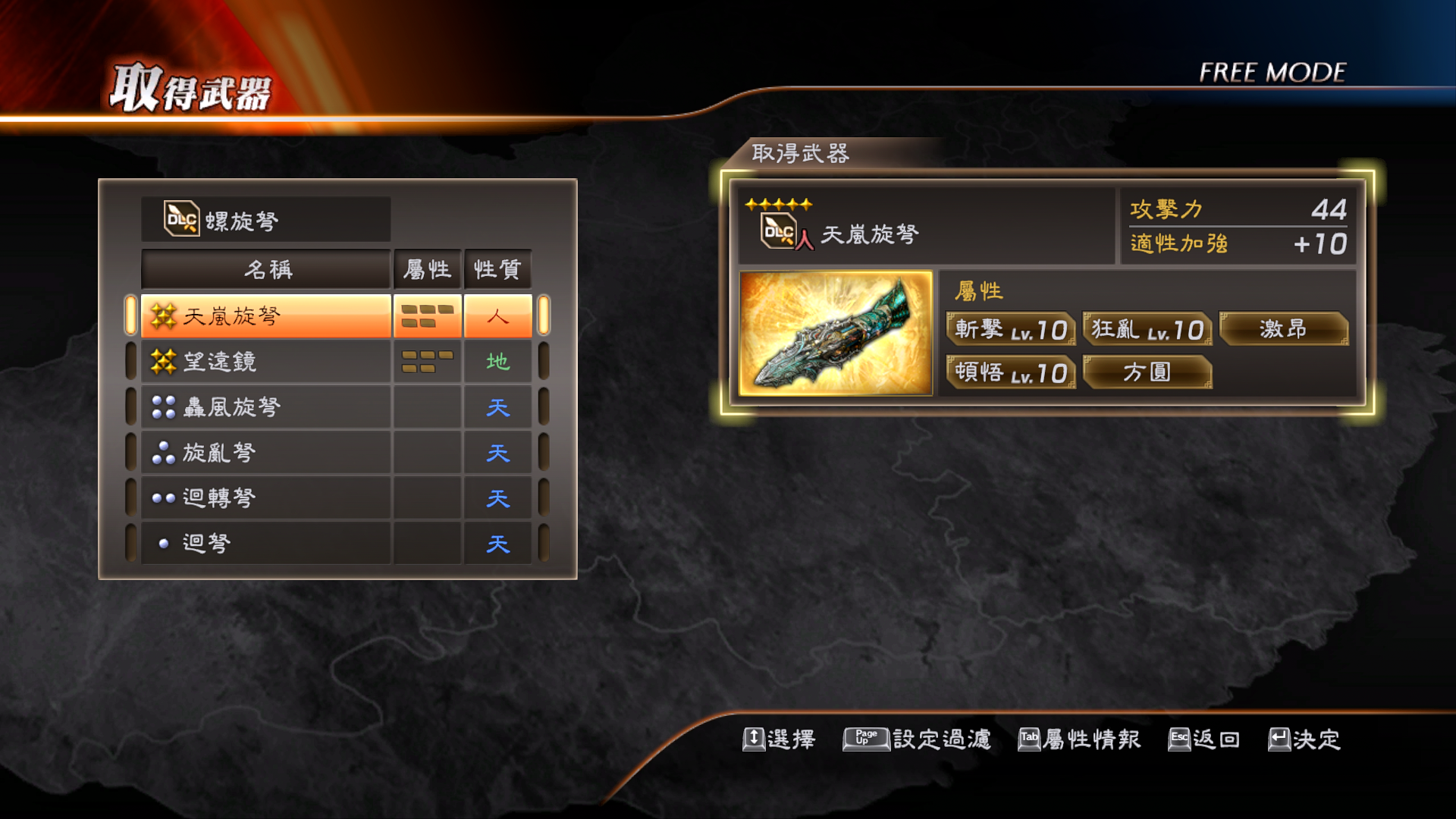Screen dimensions: 1456x819
Task: Click the 名稱 column header
Action: point(266,269)
